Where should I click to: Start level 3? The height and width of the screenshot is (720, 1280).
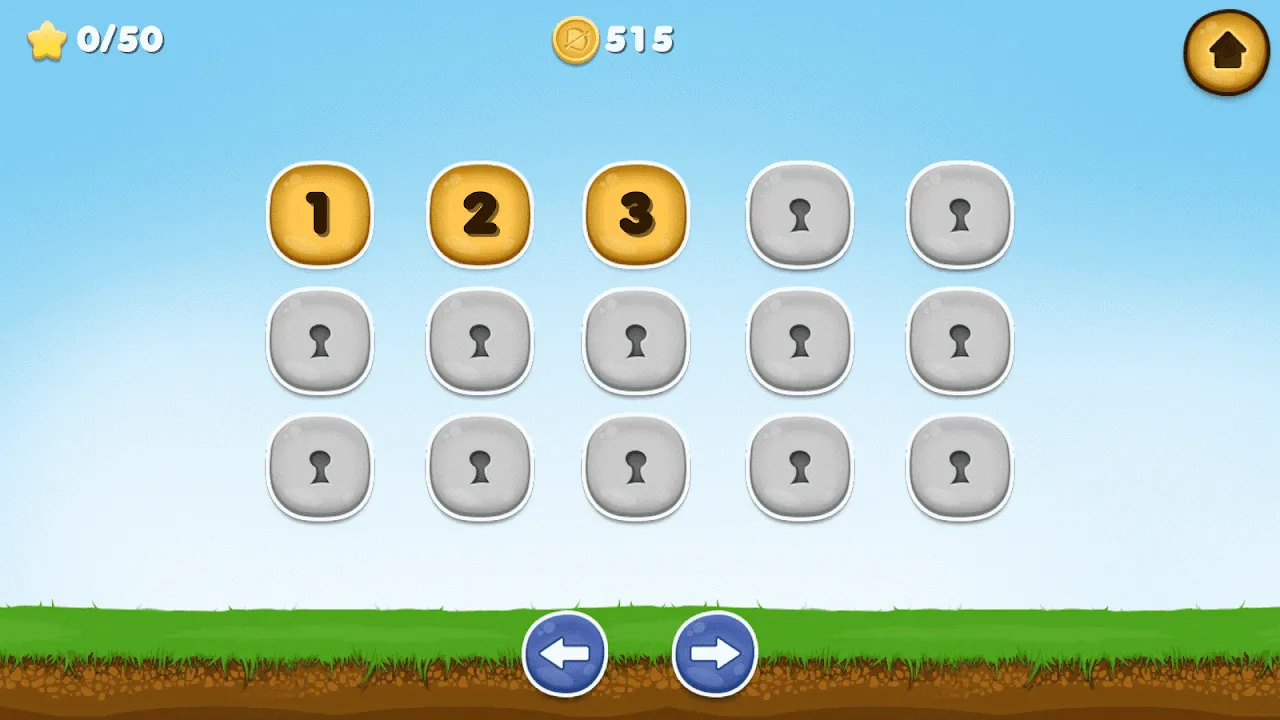(636, 215)
